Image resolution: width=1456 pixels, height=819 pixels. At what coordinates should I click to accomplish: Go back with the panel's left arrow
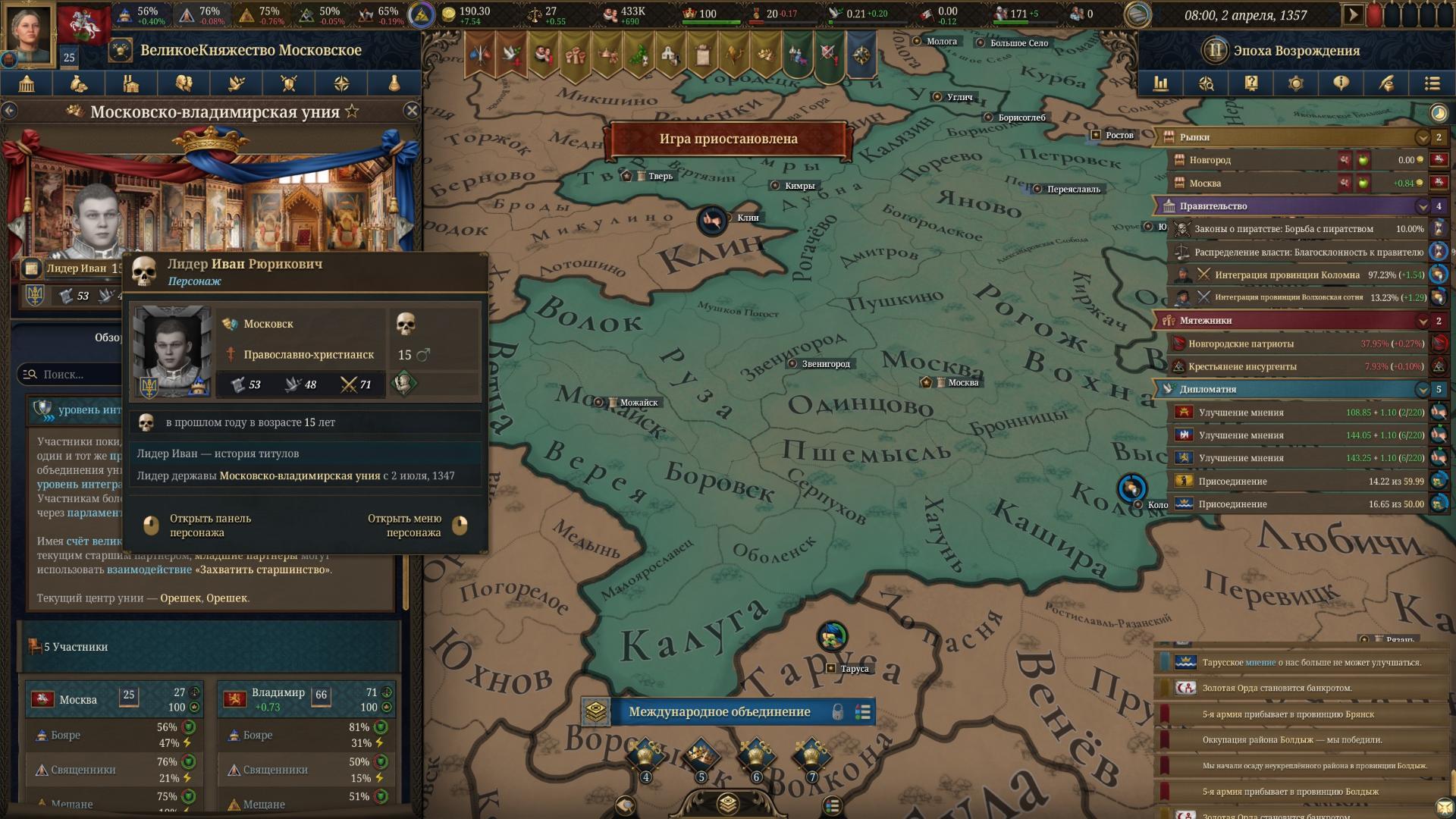pos(9,111)
